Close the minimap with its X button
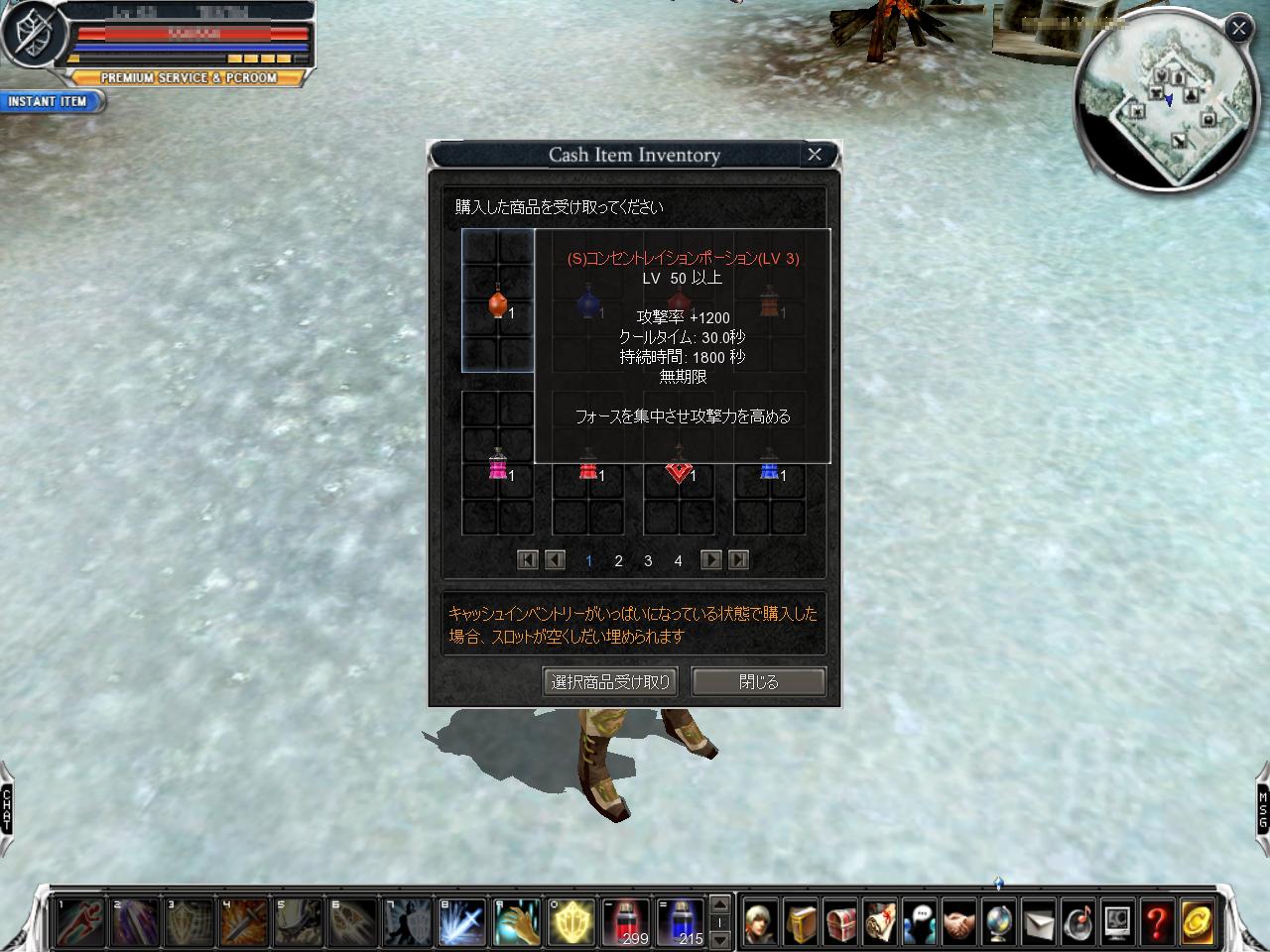Image resolution: width=1270 pixels, height=952 pixels. tap(1238, 28)
